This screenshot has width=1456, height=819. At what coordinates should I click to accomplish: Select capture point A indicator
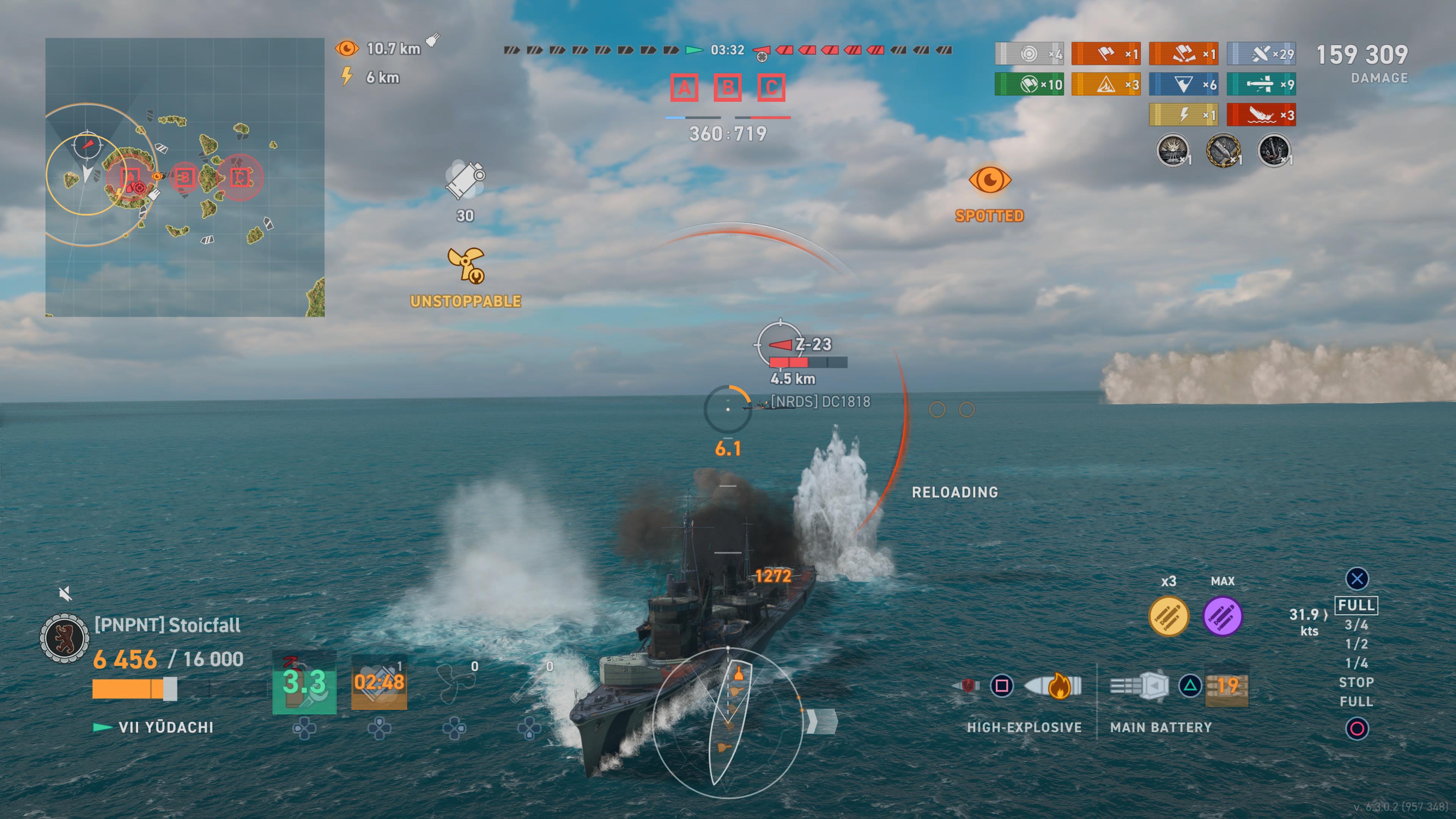click(684, 88)
